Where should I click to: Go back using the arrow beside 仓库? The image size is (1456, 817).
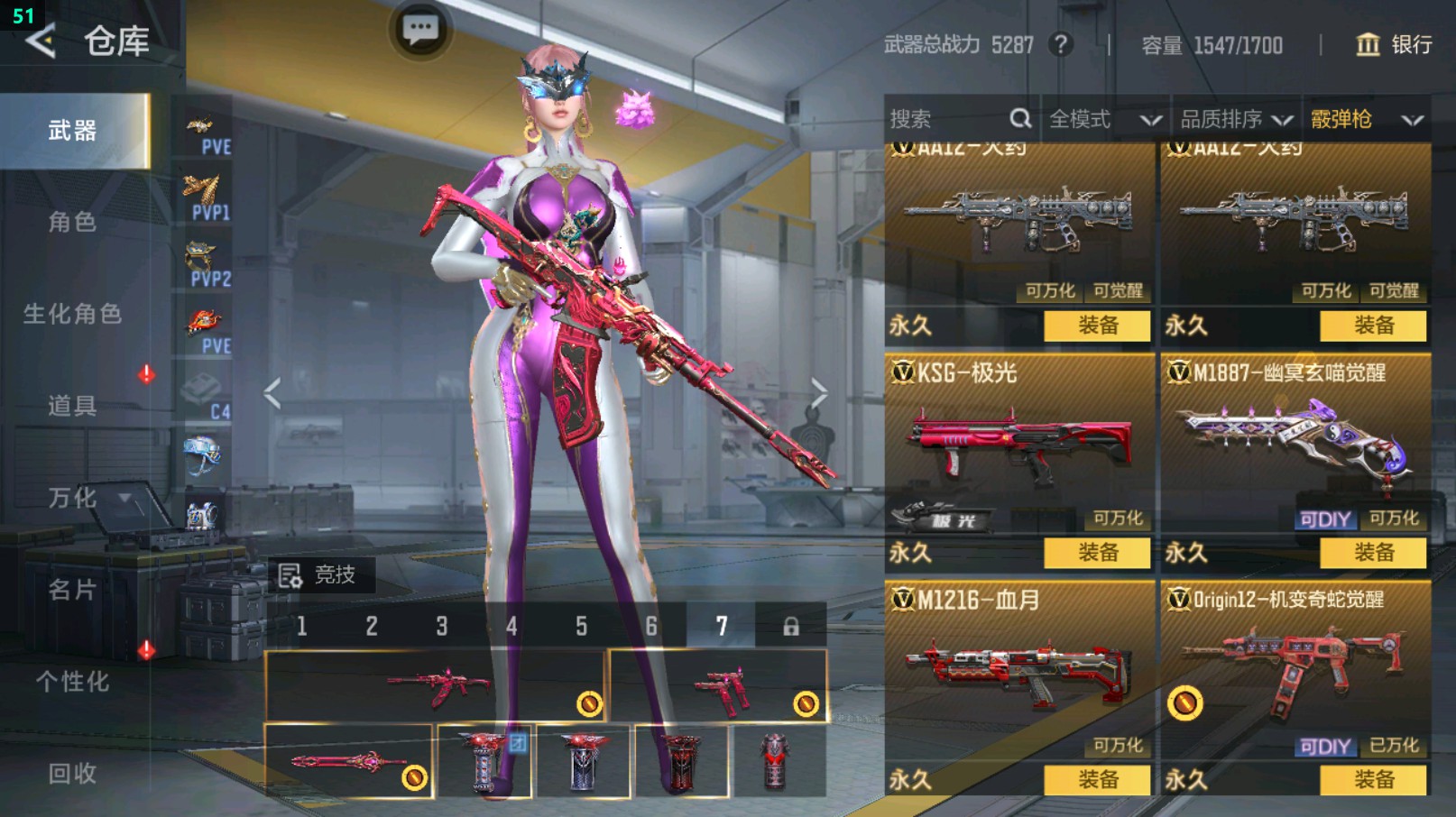point(41,41)
